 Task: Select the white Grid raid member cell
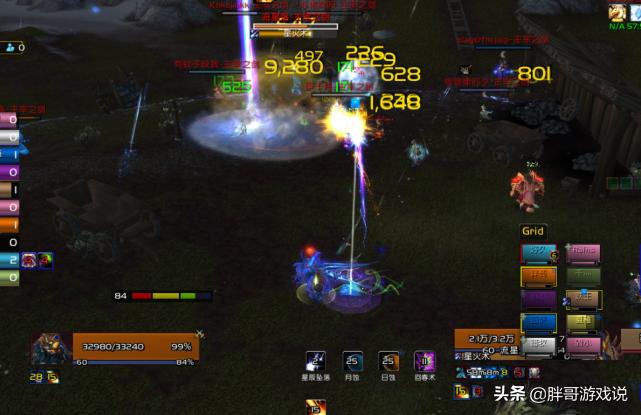[538, 345]
